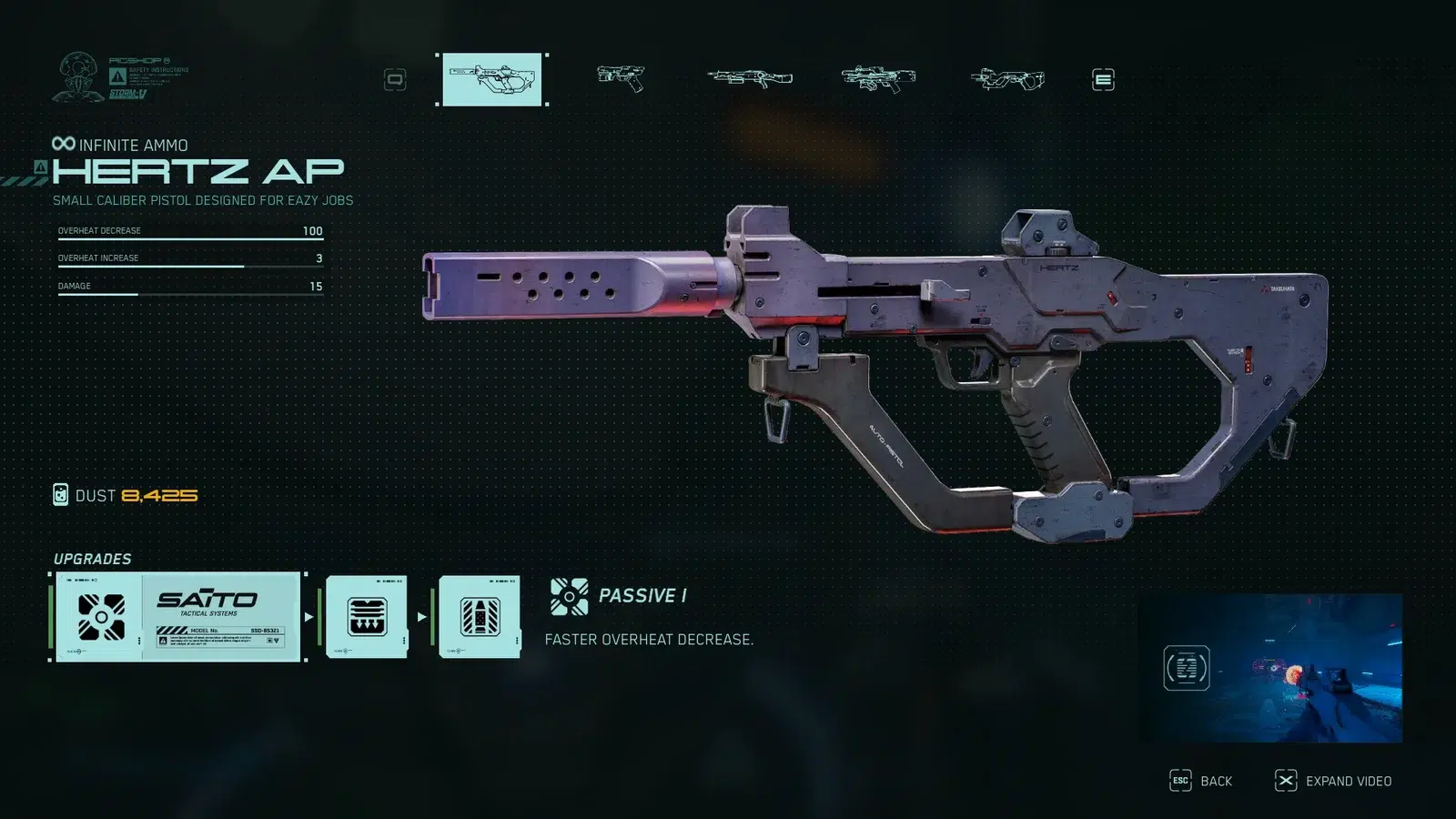Select the Saito Passive I upgrade card

(177, 616)
